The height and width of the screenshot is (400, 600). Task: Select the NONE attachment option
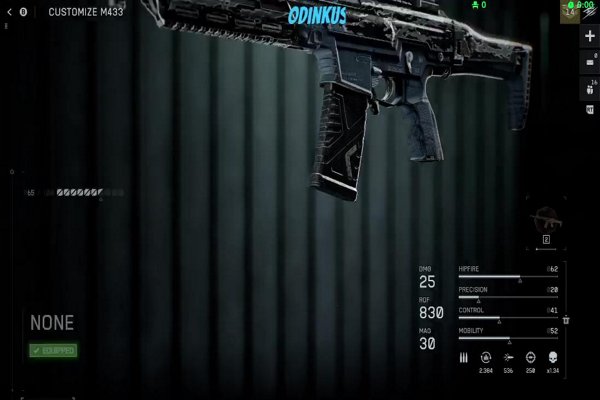[x=52, y=323]
